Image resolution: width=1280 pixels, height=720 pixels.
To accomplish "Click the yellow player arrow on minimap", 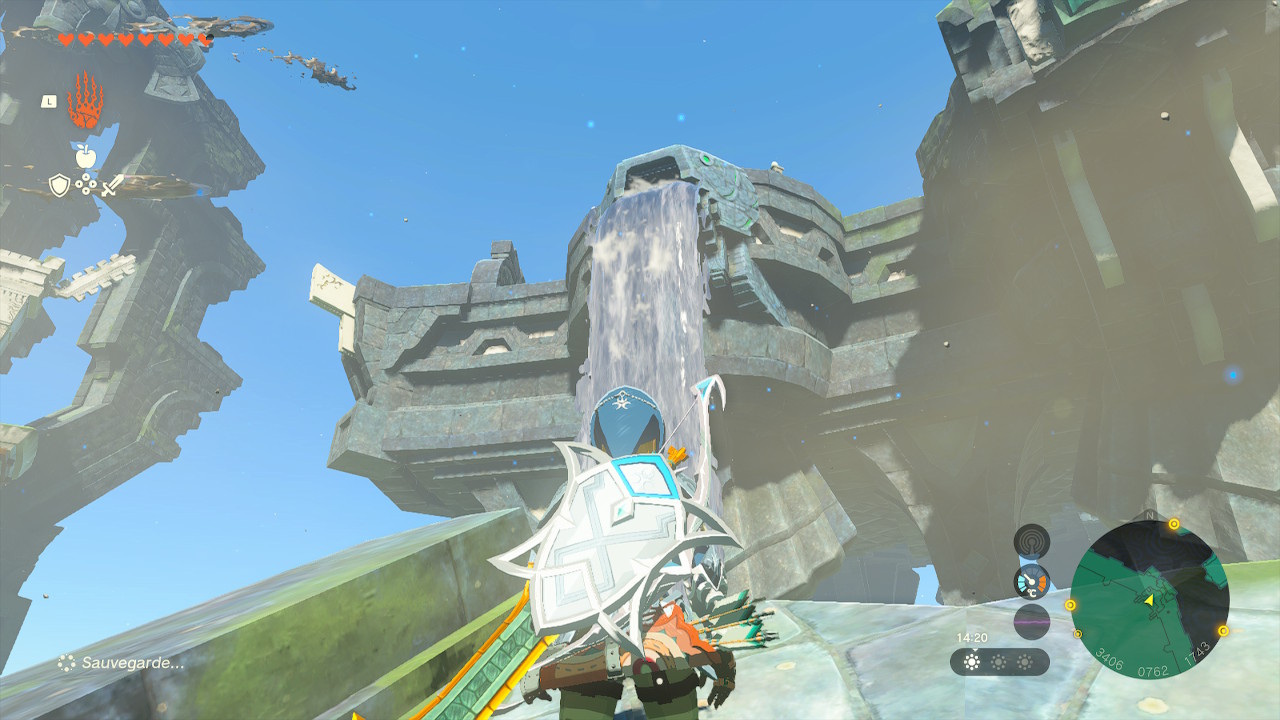I will (1149, 599).
